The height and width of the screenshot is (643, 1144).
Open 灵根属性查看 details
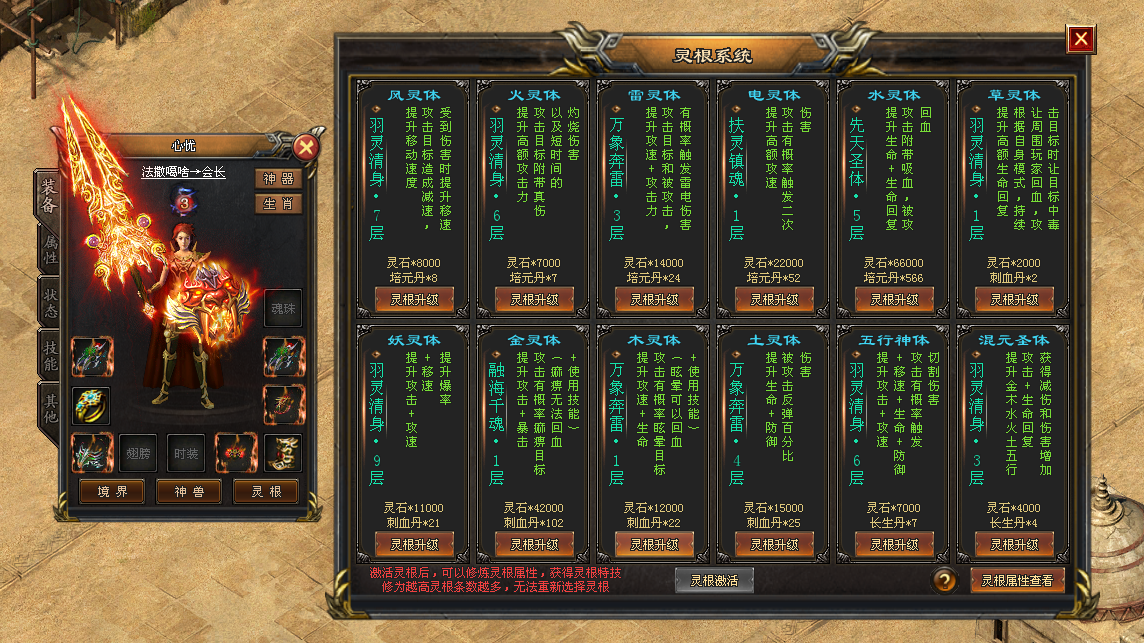point(1016,580)
